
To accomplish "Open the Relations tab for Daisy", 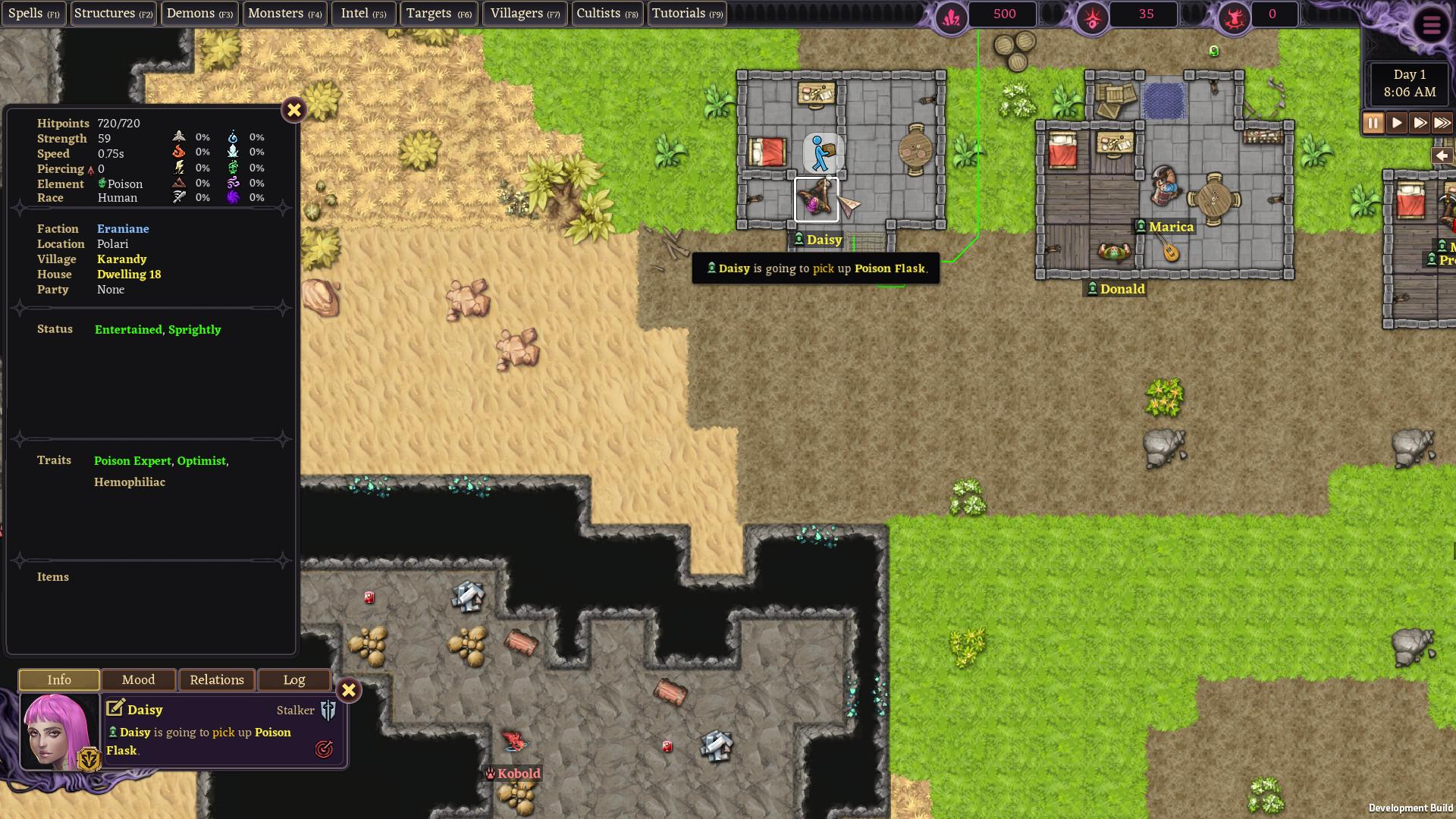I will click(x=217, y=679).
